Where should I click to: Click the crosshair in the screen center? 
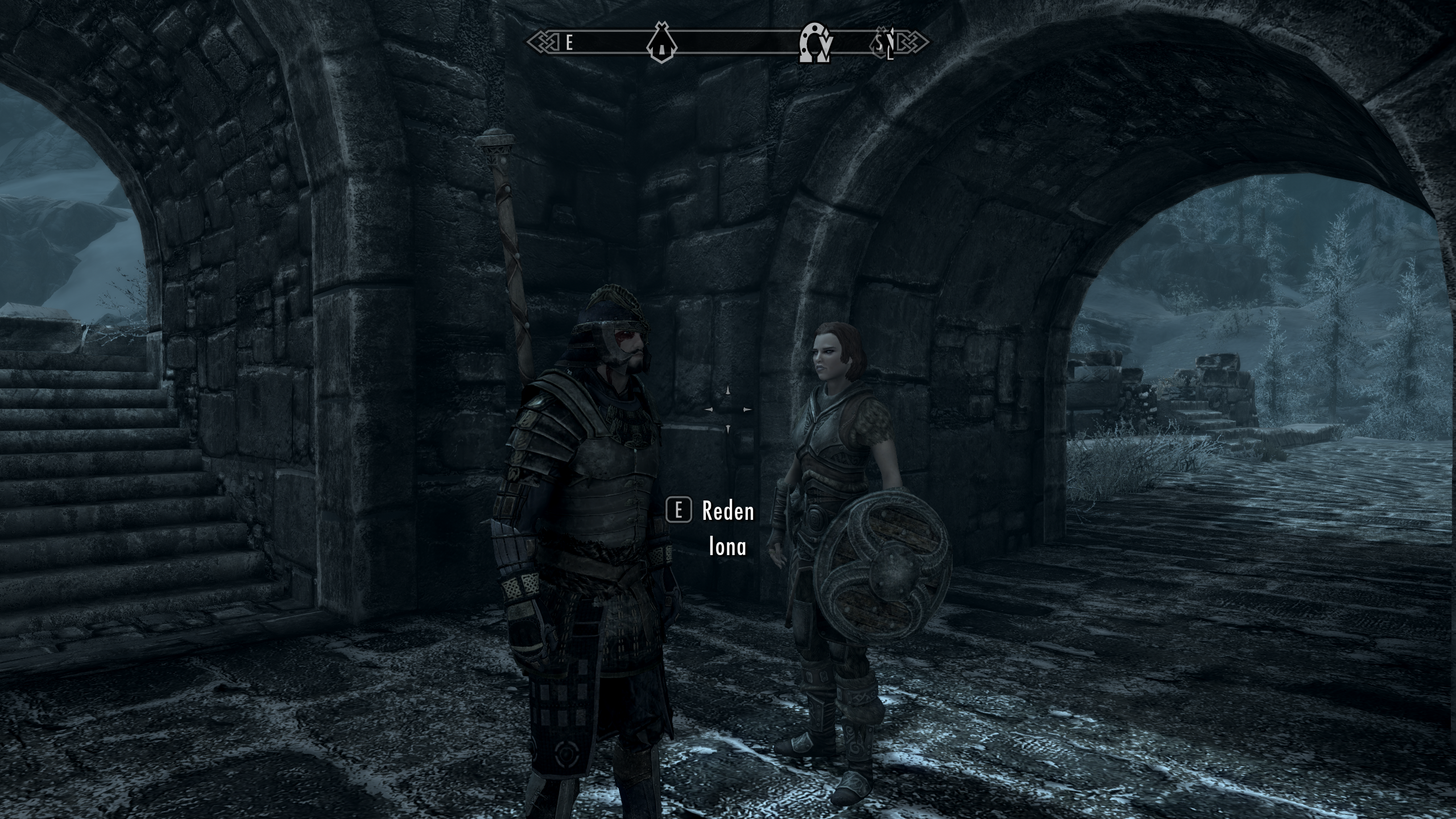[x=728, y=408]
